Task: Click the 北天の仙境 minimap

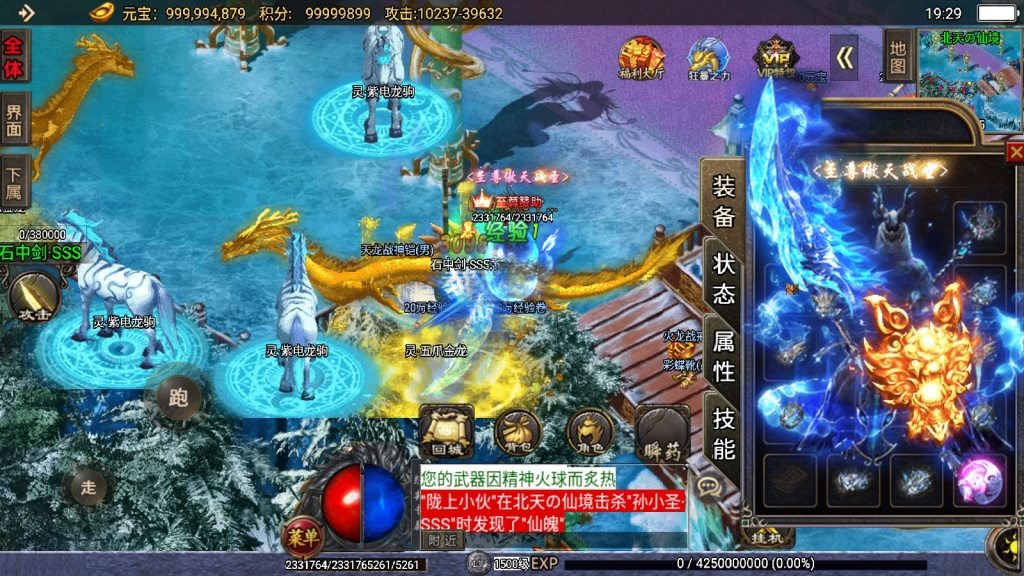Action: pos(967,80)
